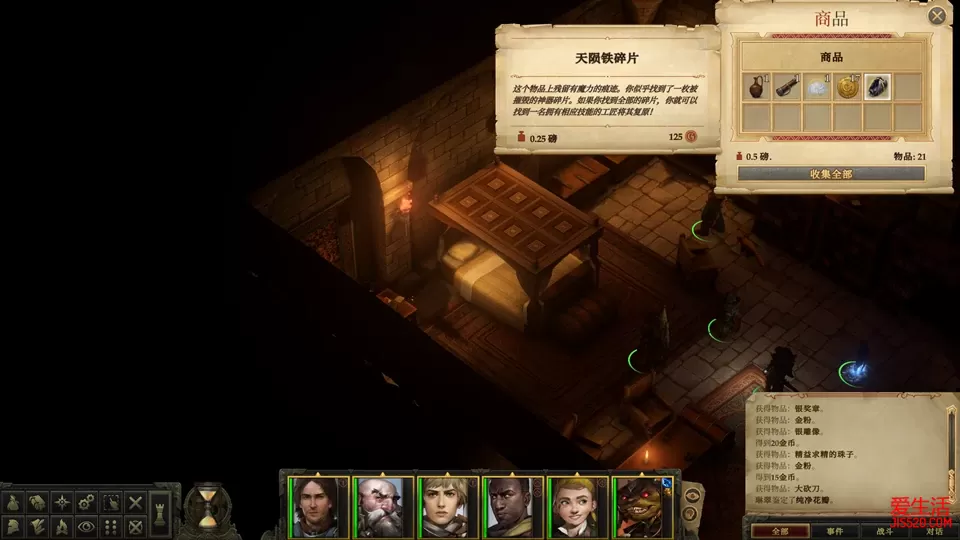Toggle the eye icon on toolbar
960x540 pixels.
(x=87, y=525)
